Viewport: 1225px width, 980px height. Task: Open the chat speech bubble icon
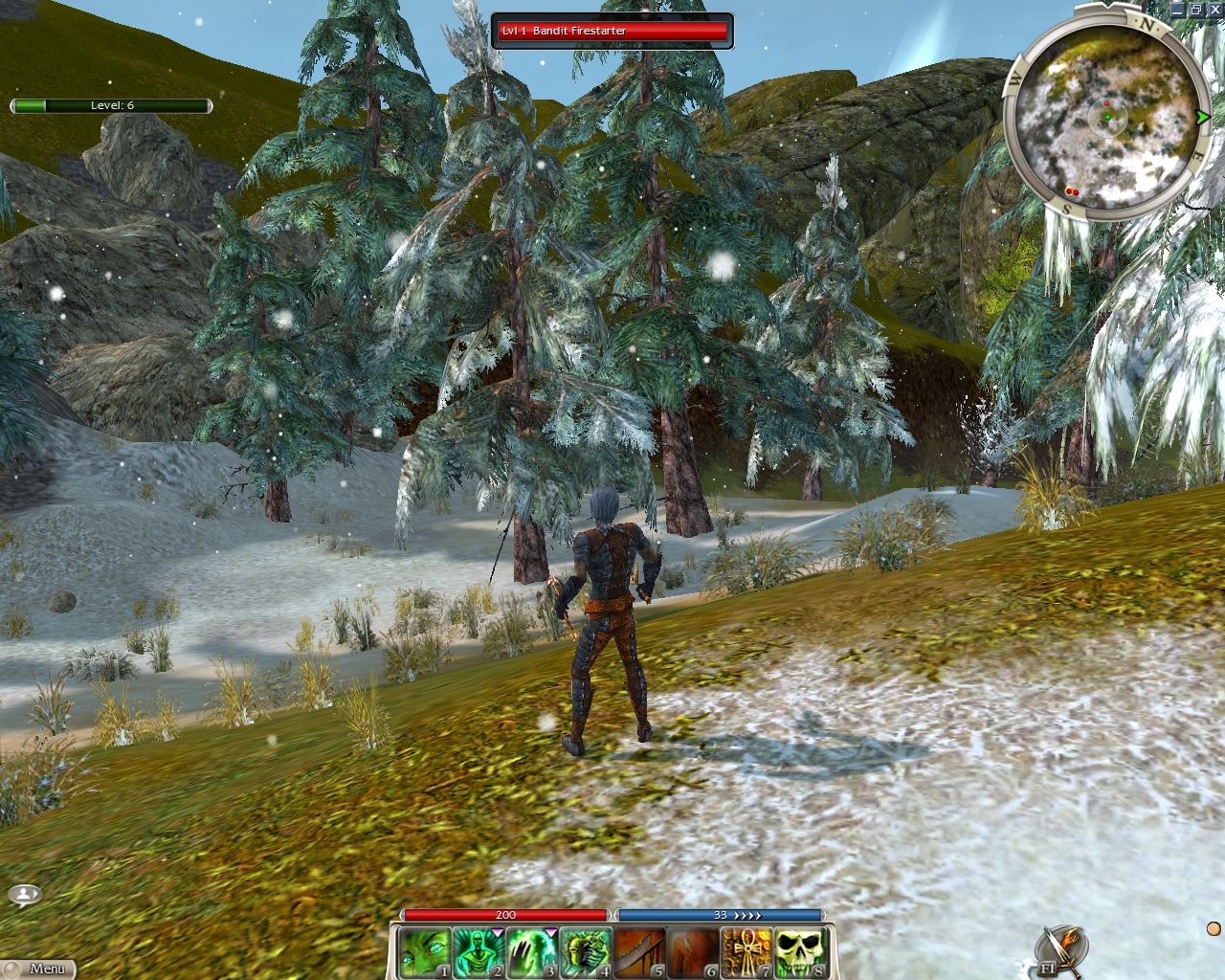(24, 895)
